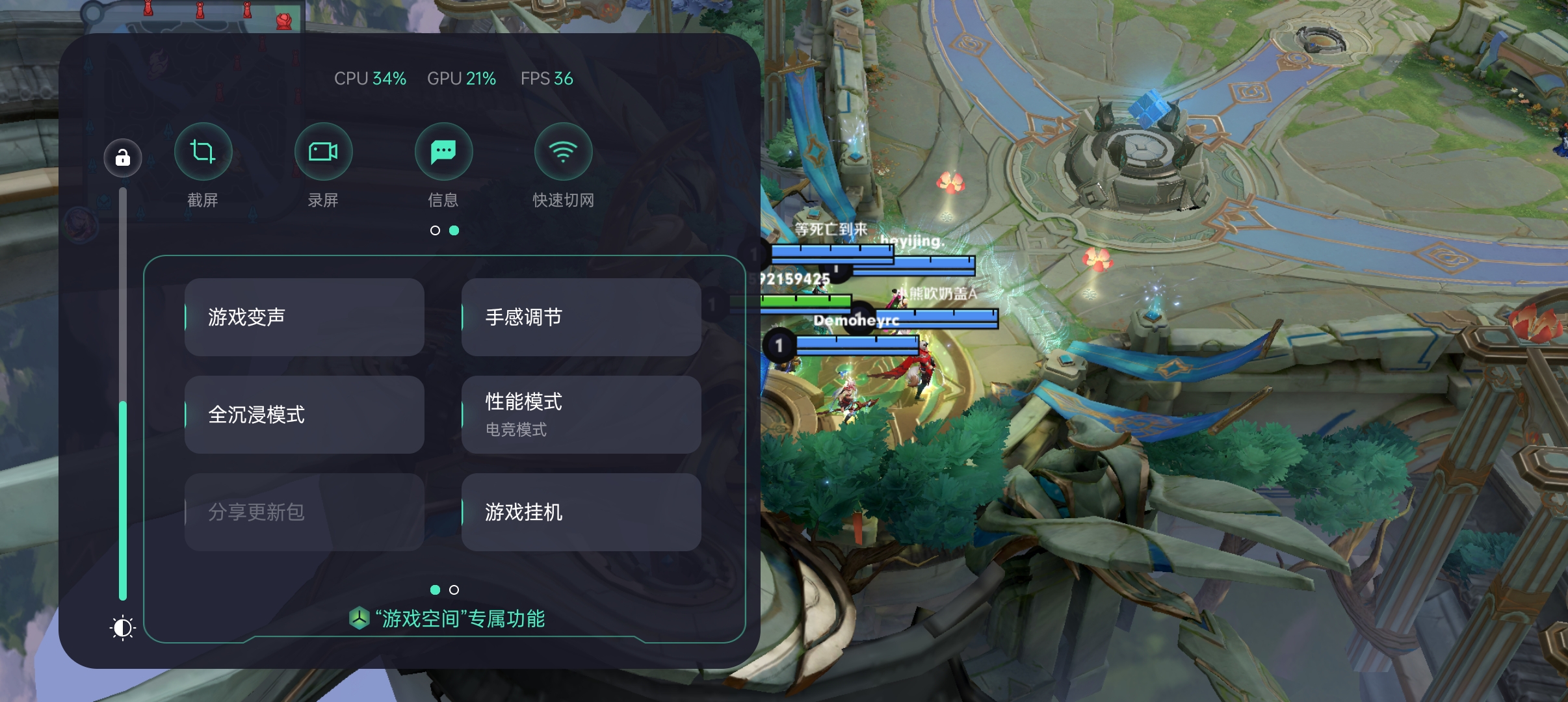Take a screenshot with the 截屏 tool
The height and width of the screenshot is (702, 1568).
tap(203, 151)
